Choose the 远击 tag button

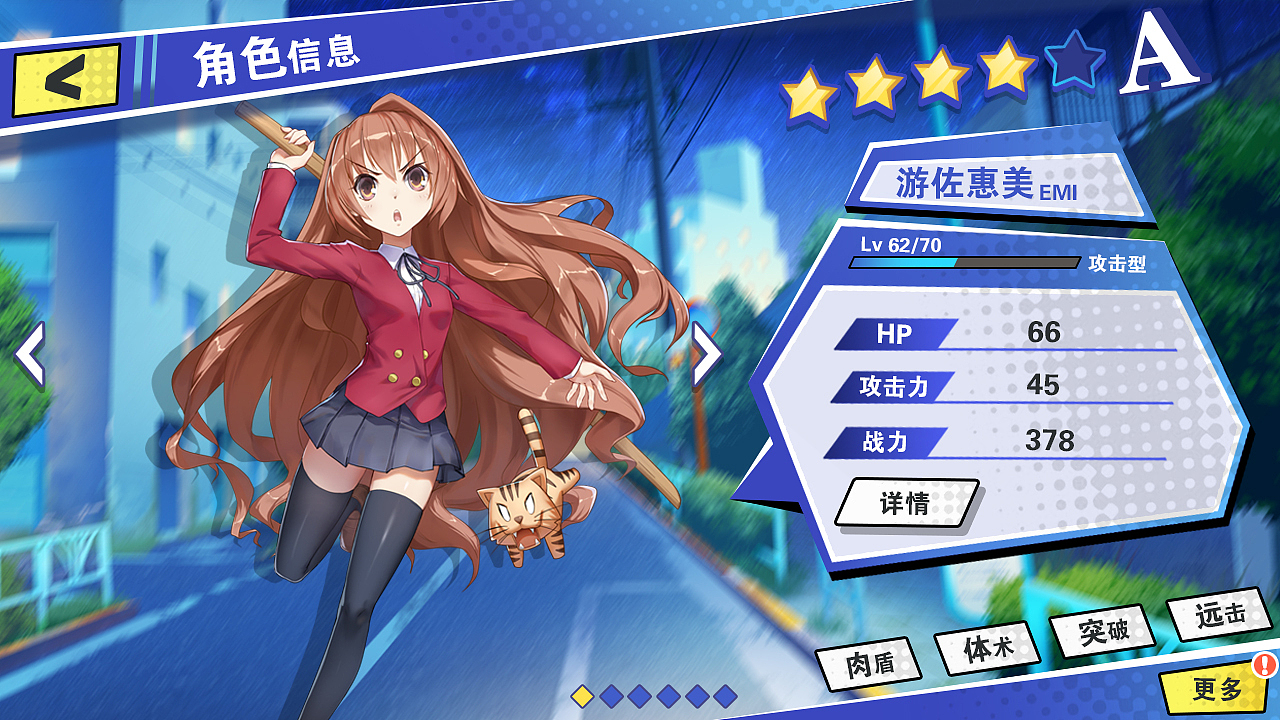[x=1219, y=614]
